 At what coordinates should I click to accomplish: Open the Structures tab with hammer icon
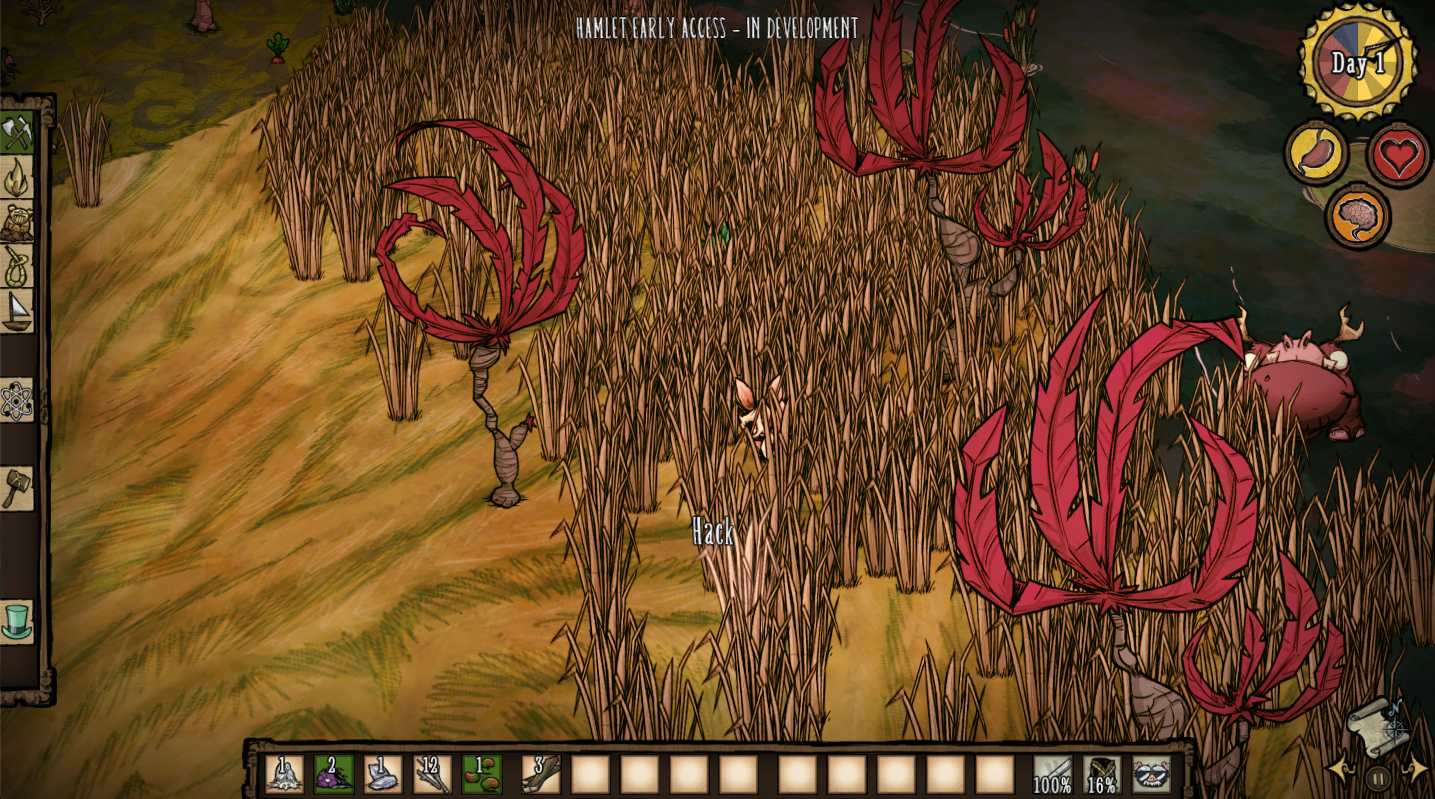click(x=17, y=488)
